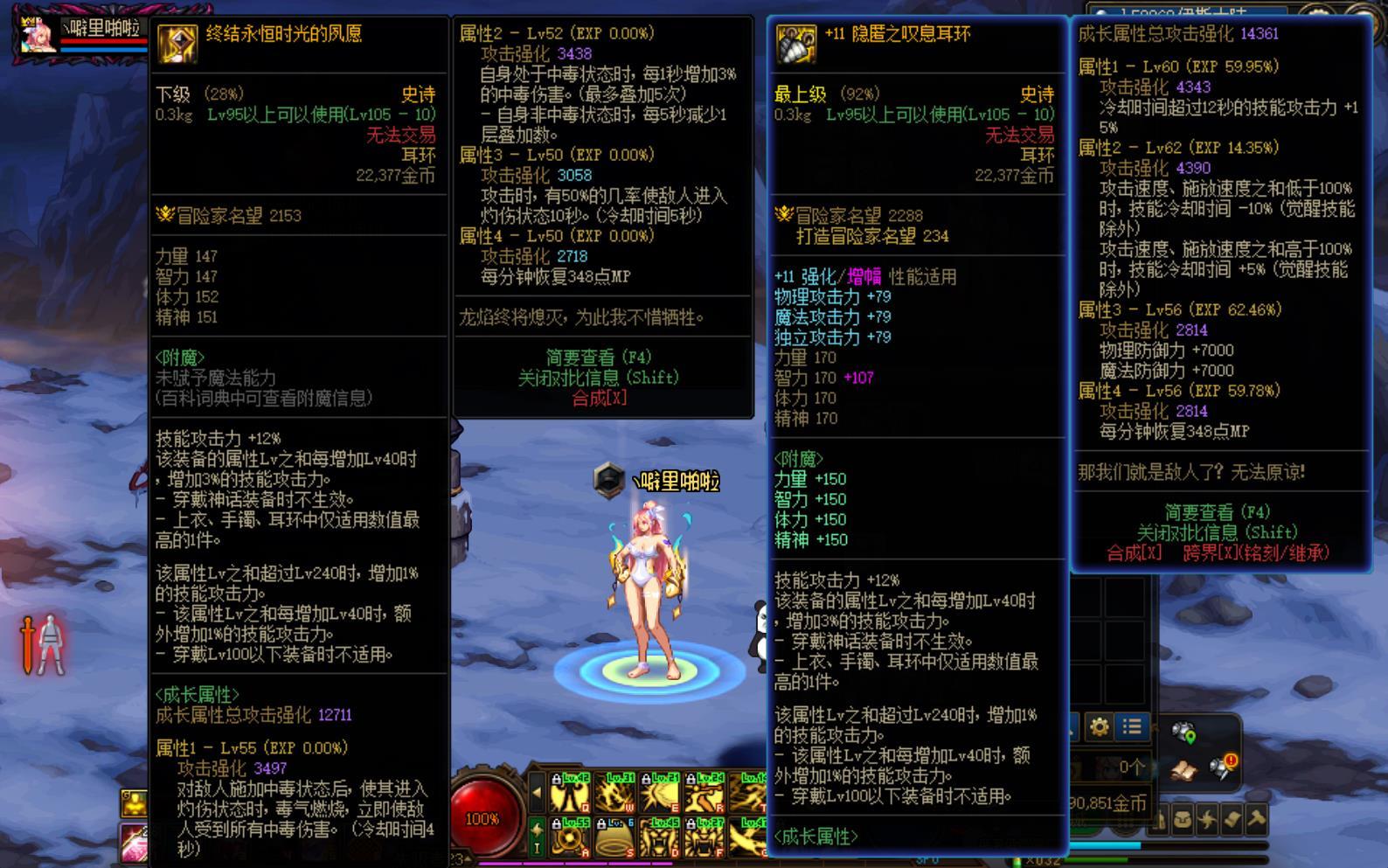This screenshot has height=868, width=1388.
Task: Toggle the padlock lock on the Q skill slot
Action: tap(557, 778)
